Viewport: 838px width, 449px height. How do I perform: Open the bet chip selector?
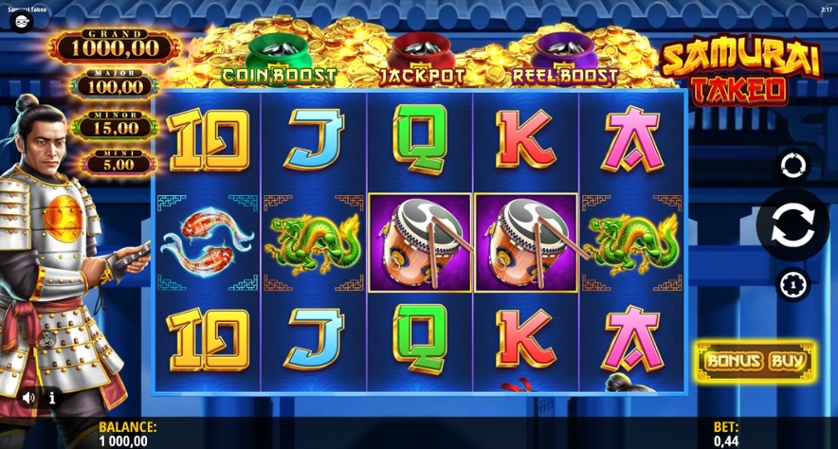pyautogui.click(x=792, y=285)
